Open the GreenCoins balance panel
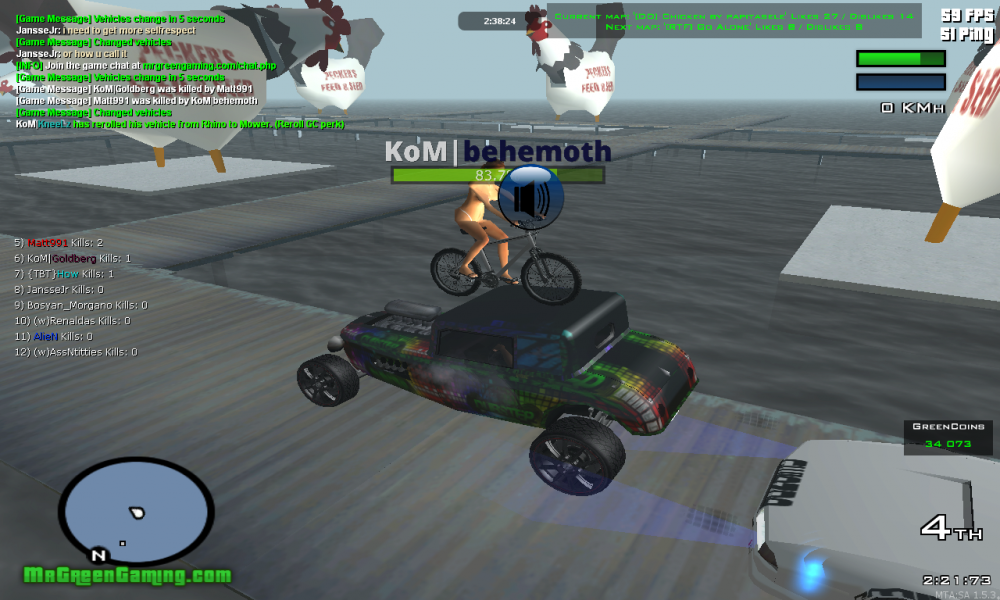This screenshot has width=1000, height=600. 947,437
